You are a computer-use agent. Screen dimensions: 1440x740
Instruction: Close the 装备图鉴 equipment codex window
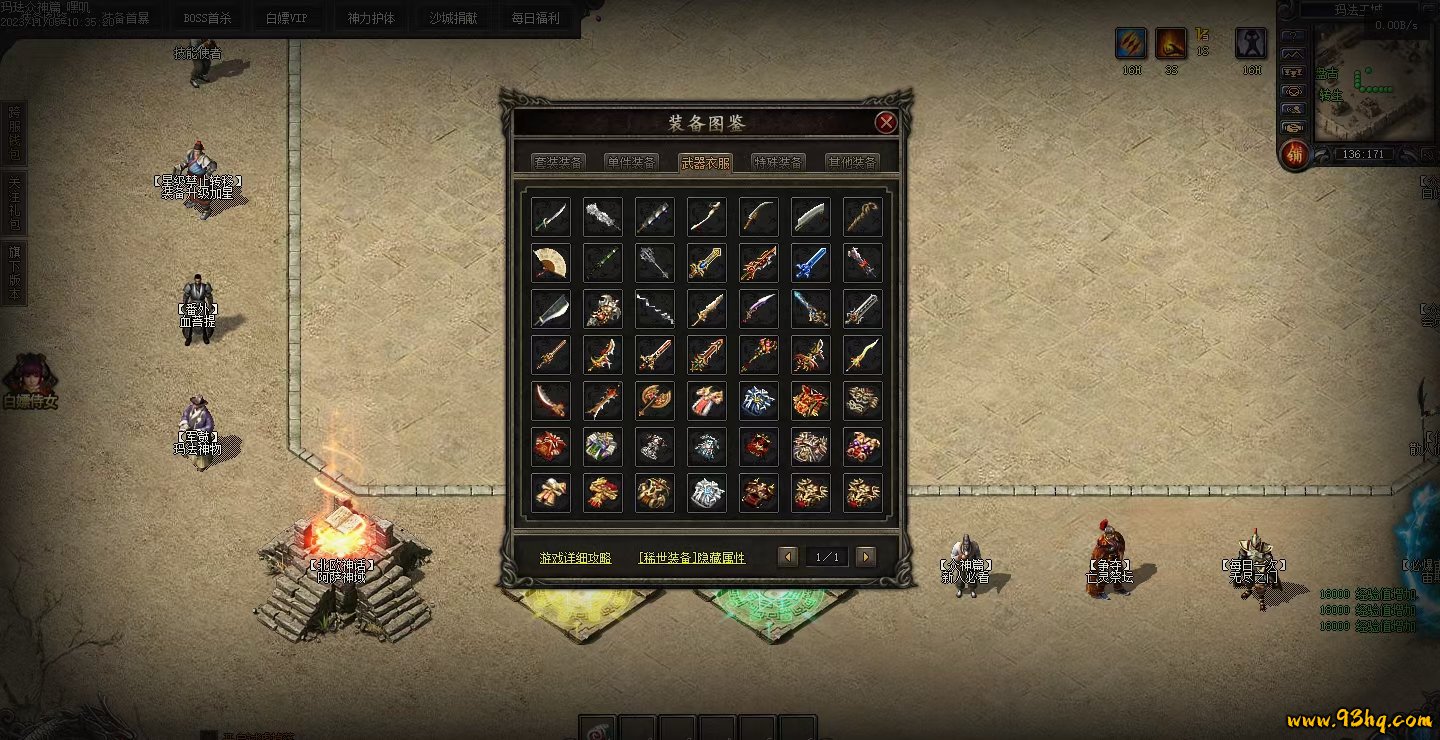[x=885, y=123]
